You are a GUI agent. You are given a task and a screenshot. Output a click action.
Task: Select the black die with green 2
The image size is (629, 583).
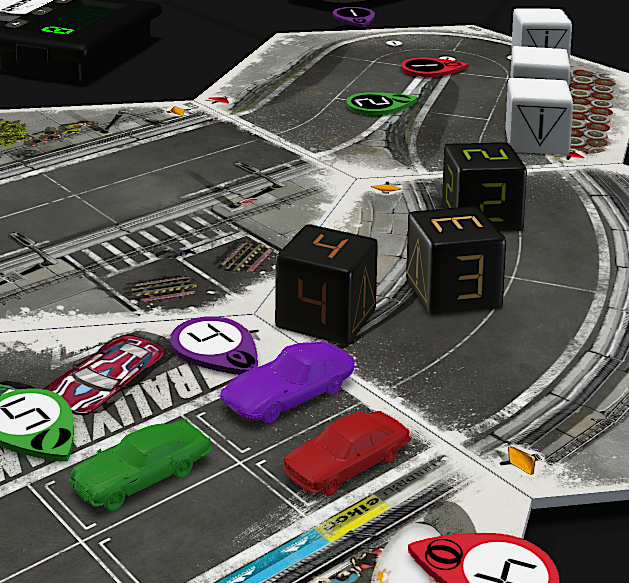[x=485, y=185]
